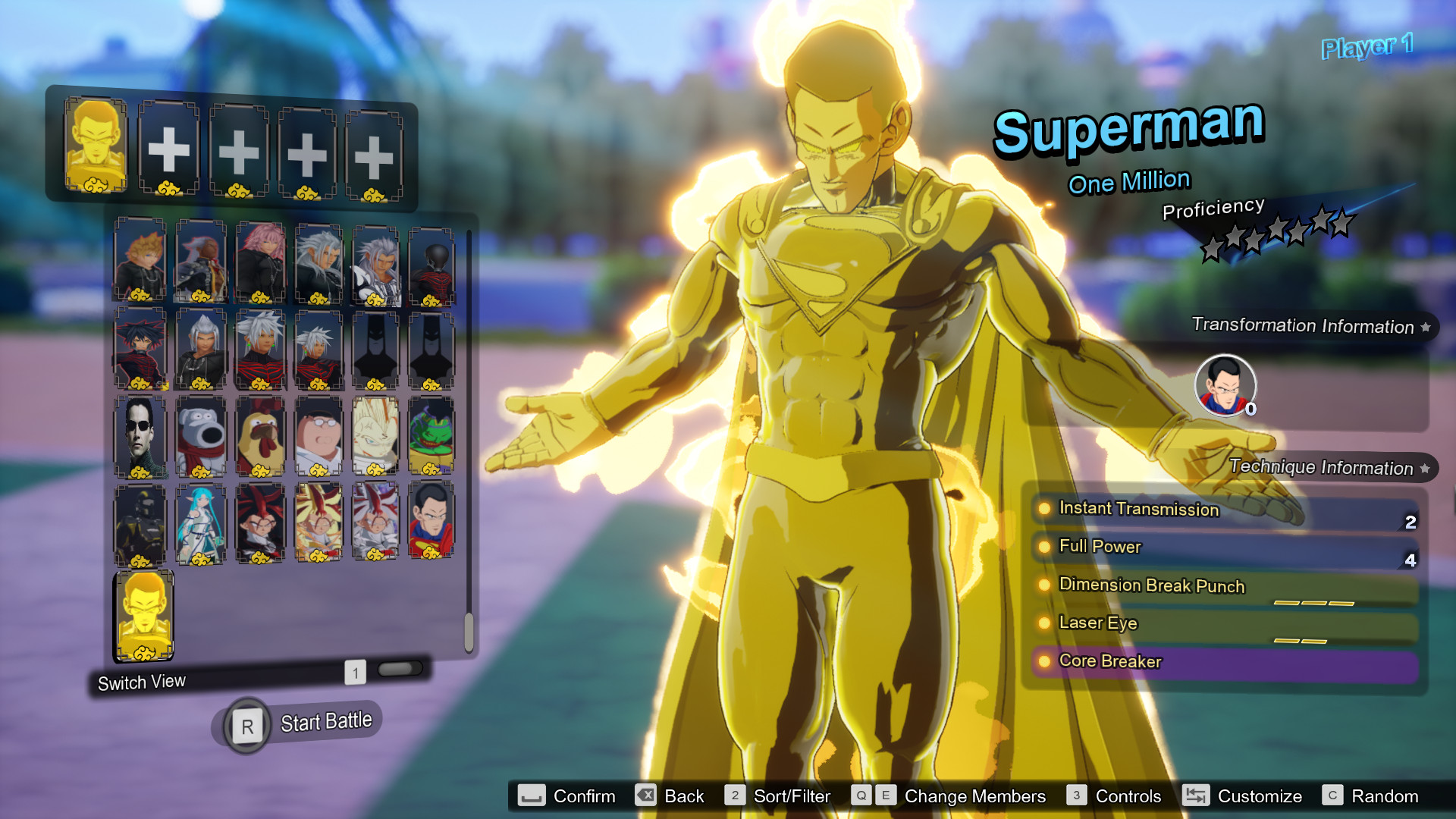
Task: Select the Batman character portrait
Action: (377, 353)
